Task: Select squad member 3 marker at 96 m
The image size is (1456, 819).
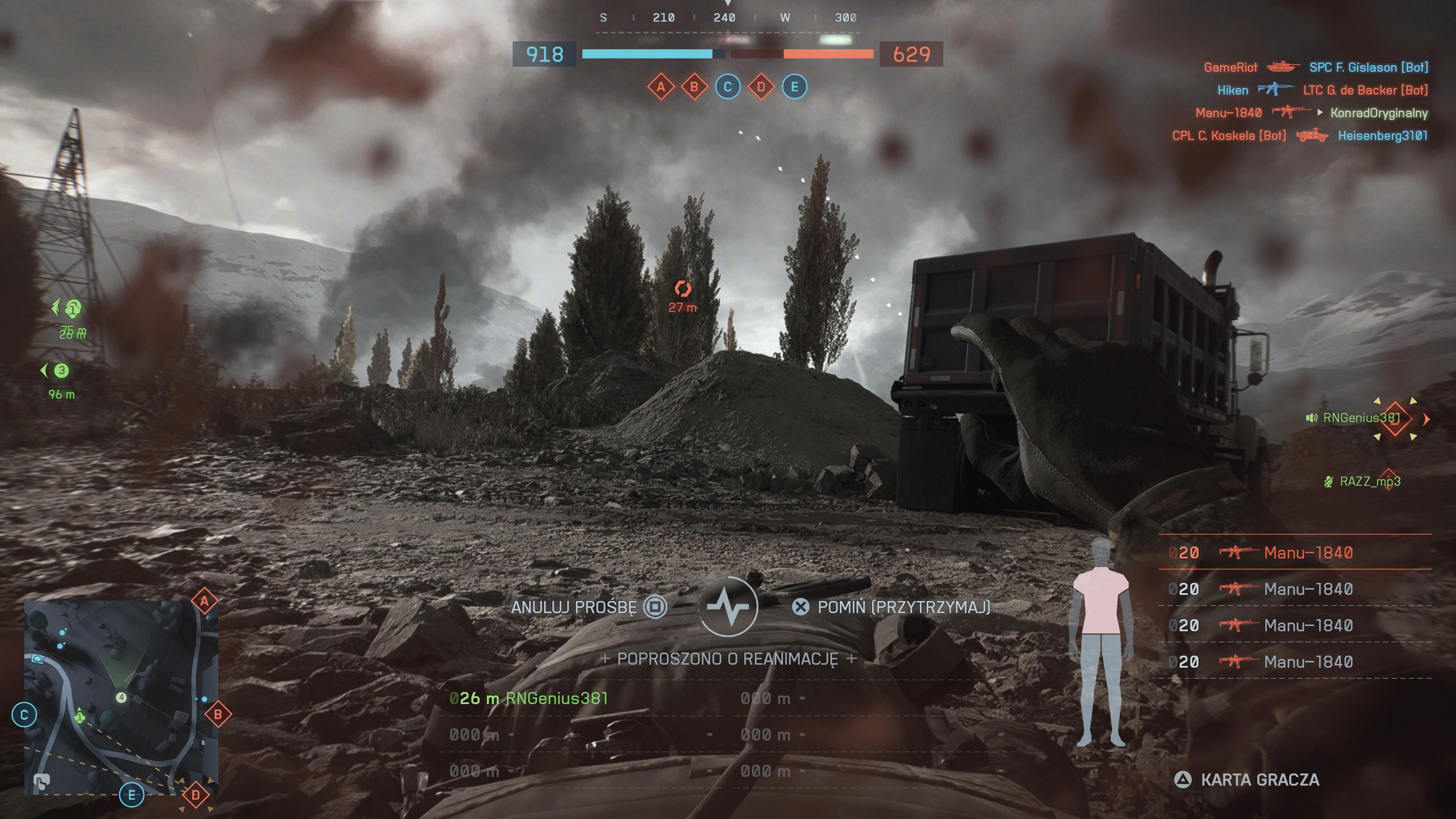Action: pyautogui.click(x=61, y=371)
